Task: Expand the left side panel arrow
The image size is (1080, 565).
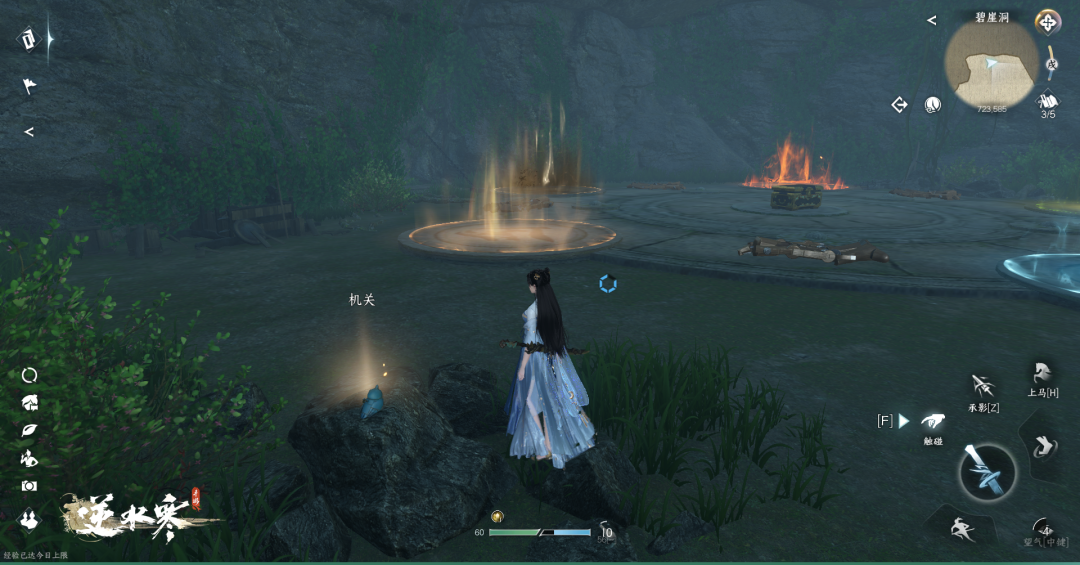Action: tap(29, 132)
